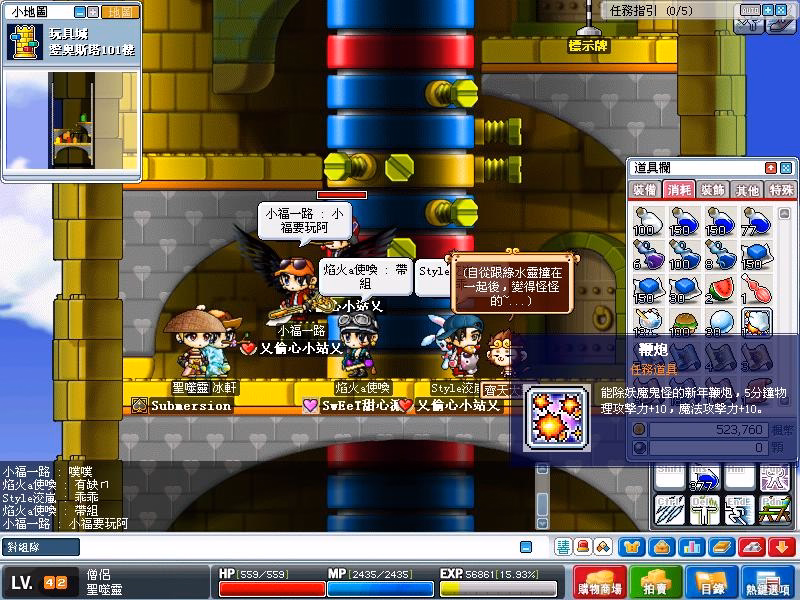The width and height of the screenshot is (800, 600).
Task: Switch to the 裝飾 inventory tab
Action: [713, 190]
